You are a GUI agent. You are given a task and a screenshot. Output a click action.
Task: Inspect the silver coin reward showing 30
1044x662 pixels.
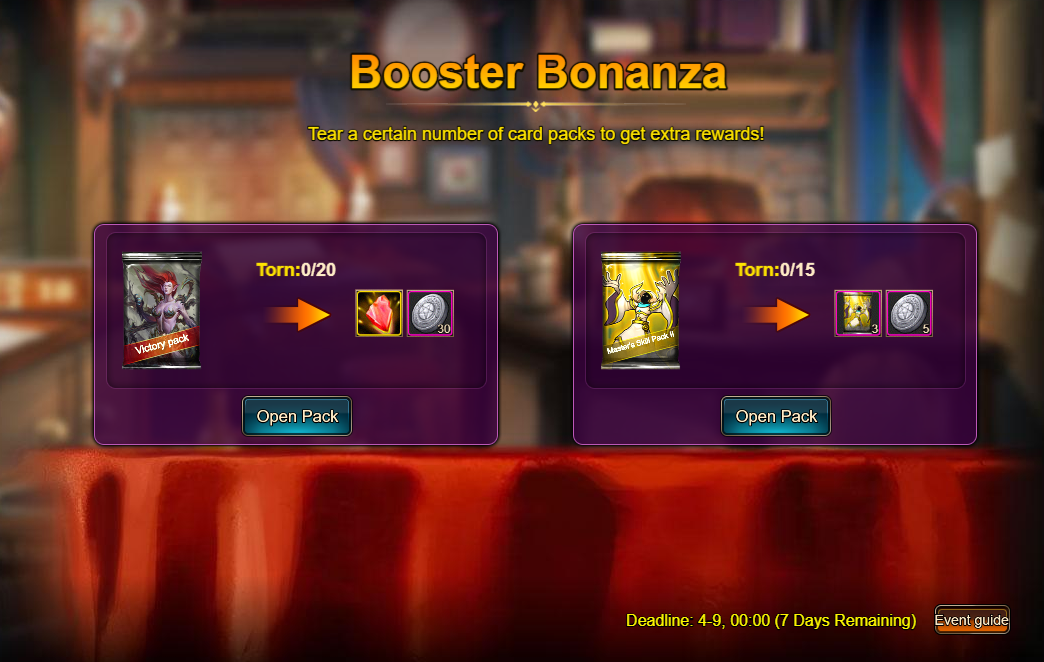[430, 313]
